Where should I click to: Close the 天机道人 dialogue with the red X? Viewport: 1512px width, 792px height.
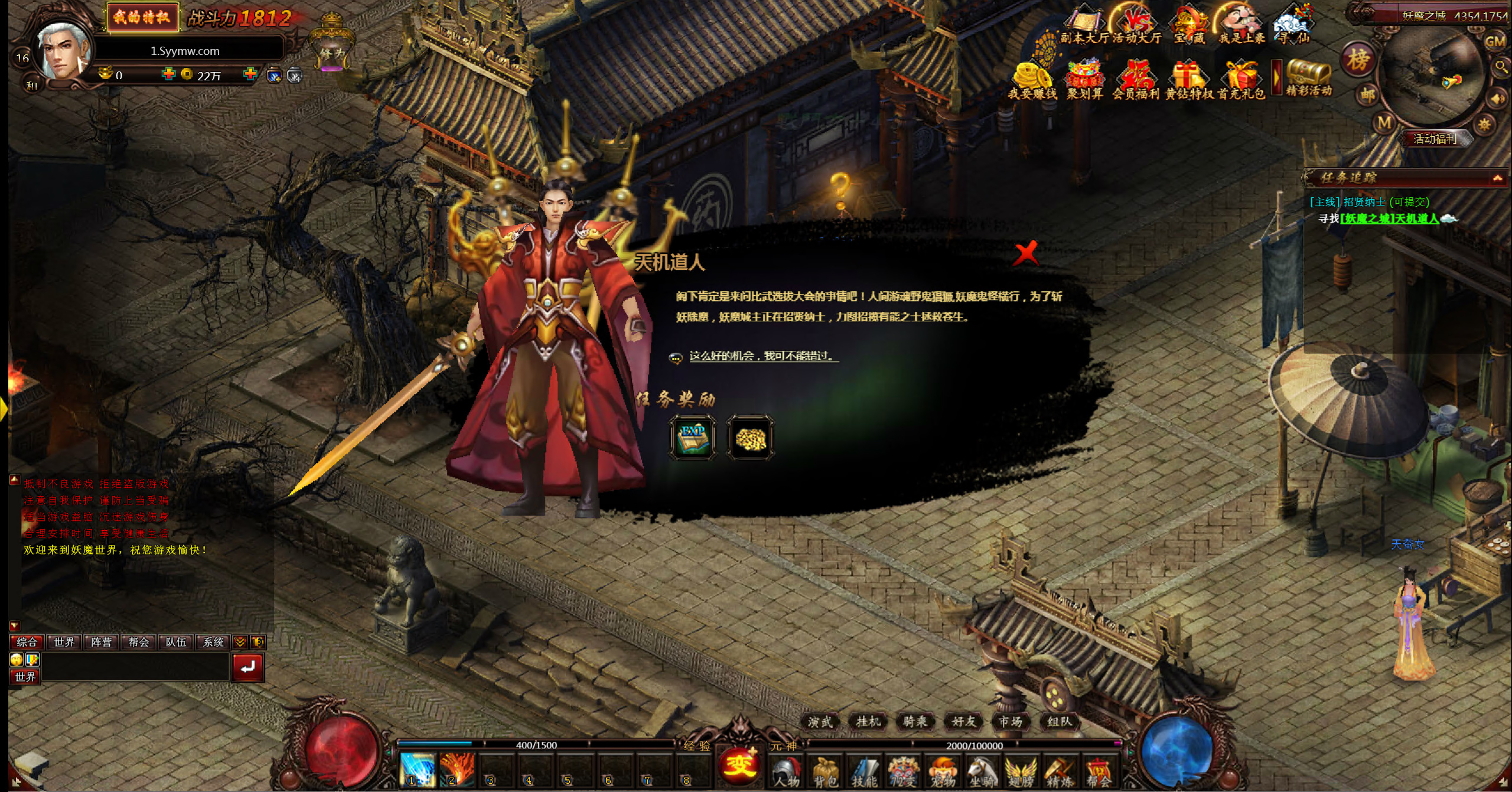click(1026, 253)
